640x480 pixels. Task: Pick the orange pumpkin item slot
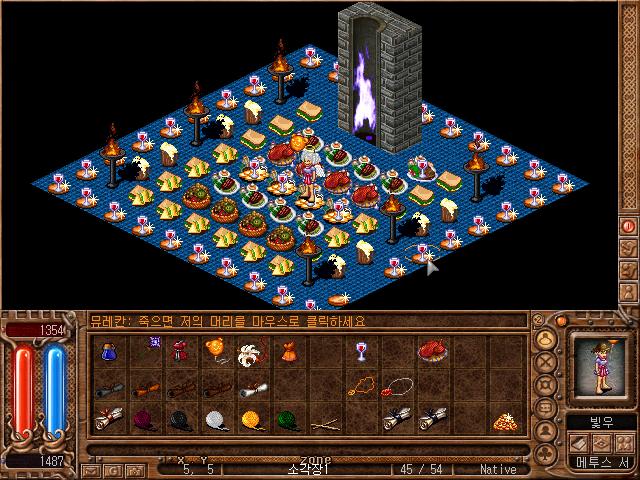(x=215, y=350)
